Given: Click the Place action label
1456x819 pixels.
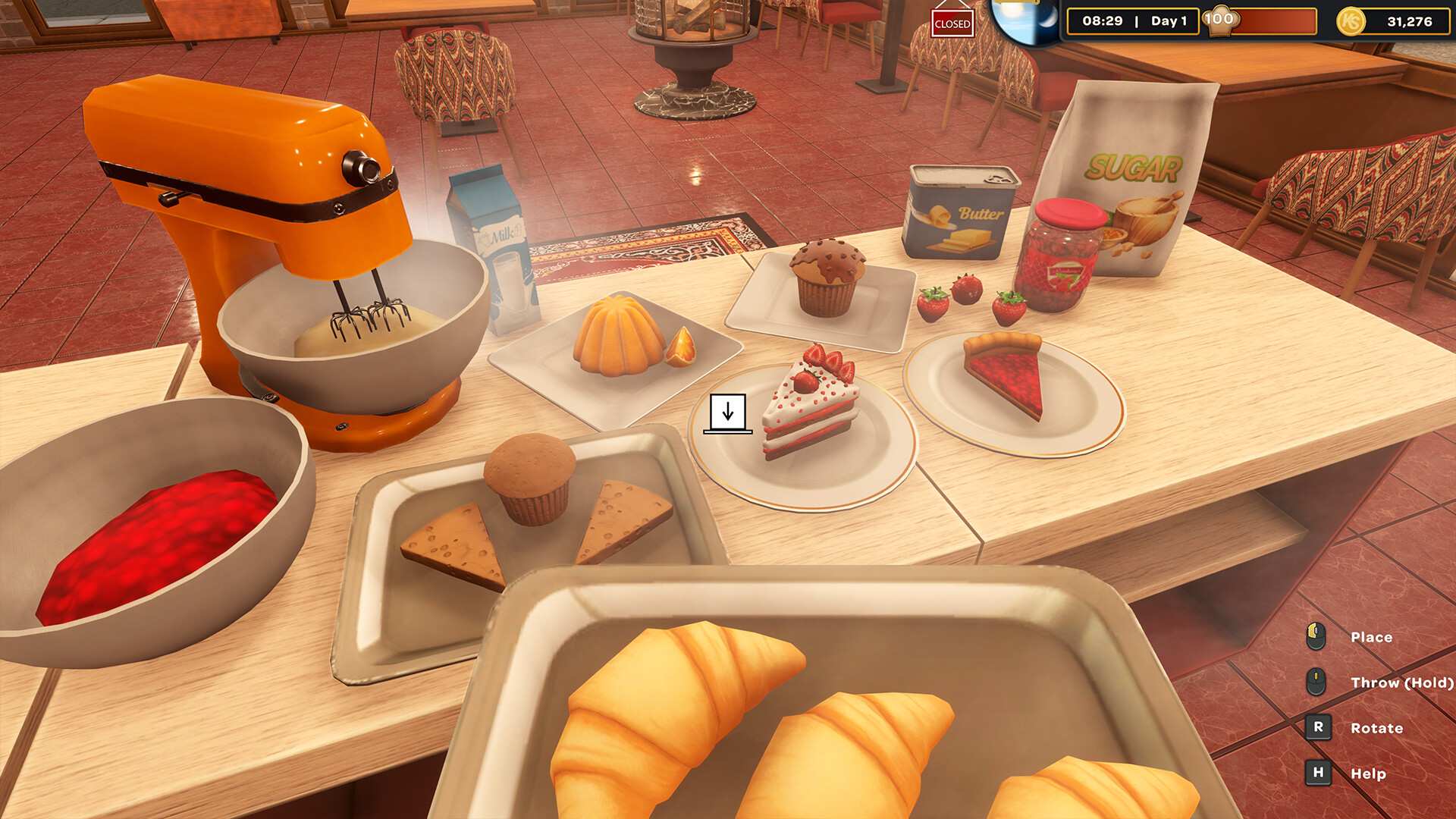Looking at the screenshot, I should [x=1373, y=637].
